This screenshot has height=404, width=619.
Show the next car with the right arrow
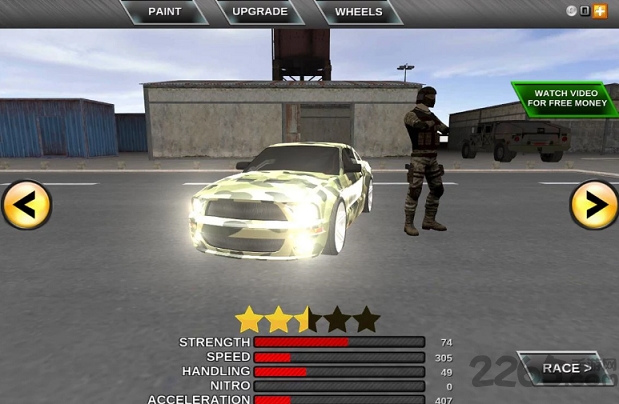pos(594,205)
